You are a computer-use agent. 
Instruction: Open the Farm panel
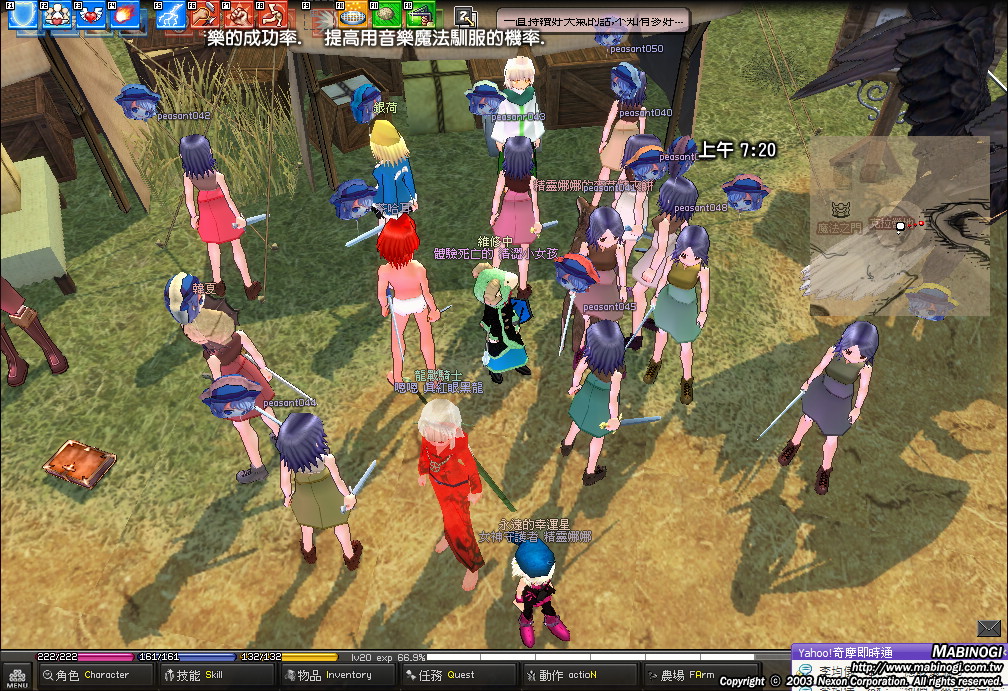point(698,675)
